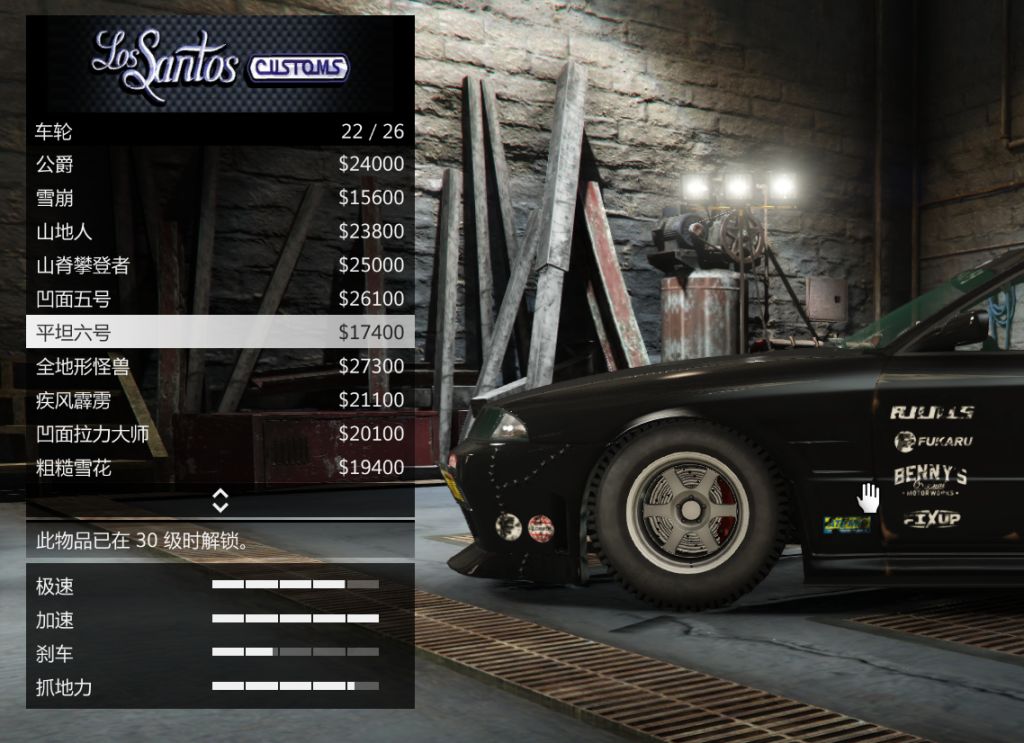
Task: Choose the 凹面五号 wheel
Action: [x=220, y=299]
